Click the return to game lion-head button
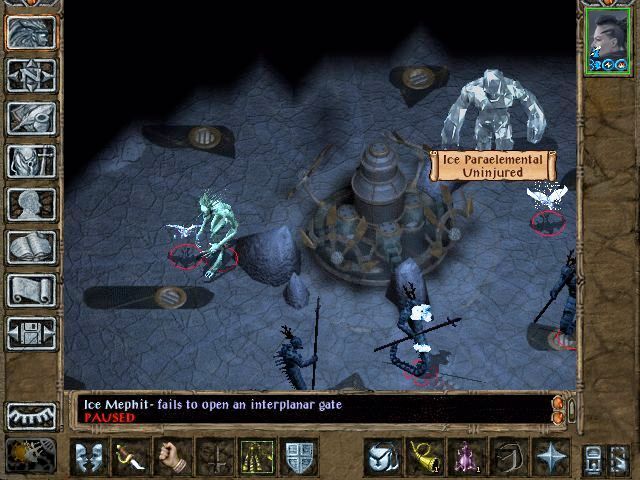This screenshot has height=480, width=640. click(x=31, y=31)
